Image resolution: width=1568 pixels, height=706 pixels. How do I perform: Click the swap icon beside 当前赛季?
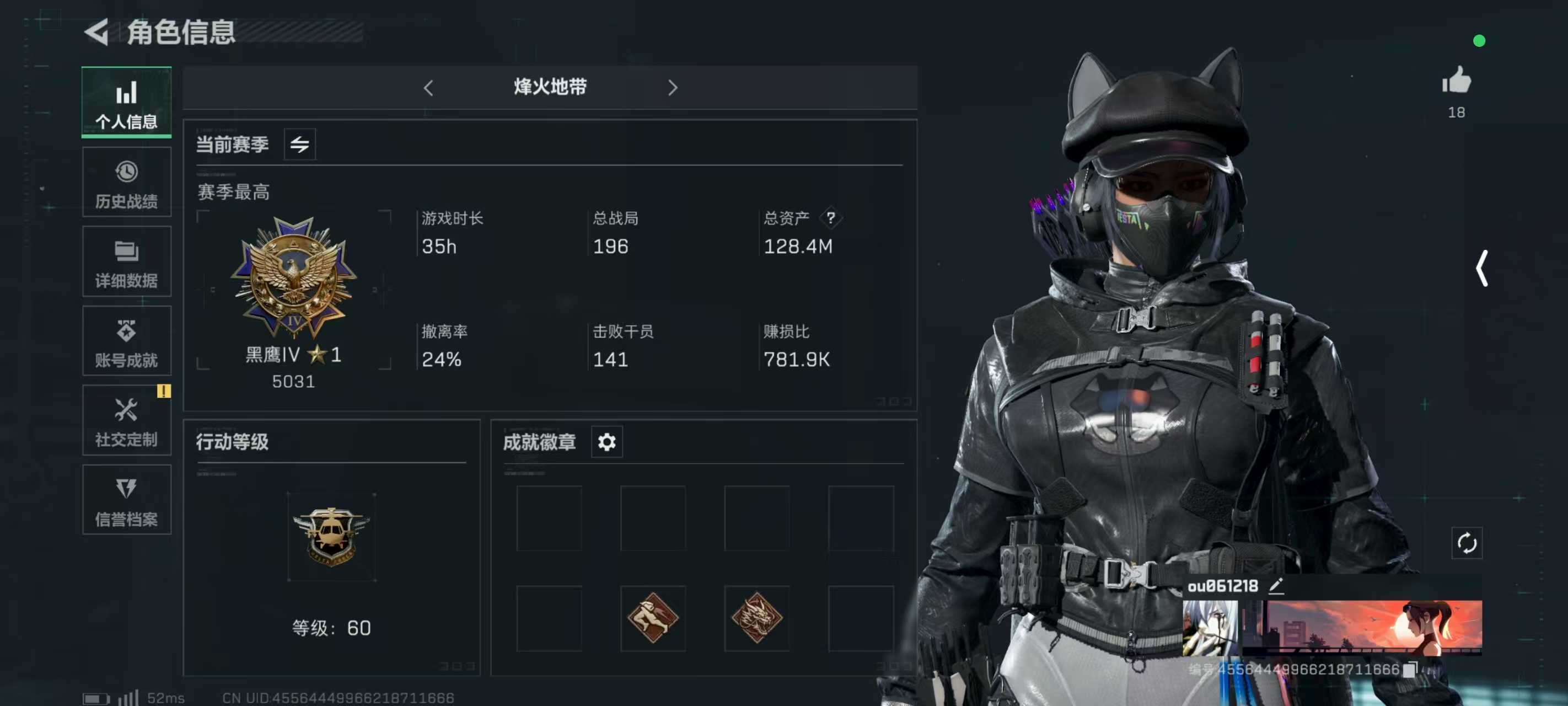[x=299, y=144]
